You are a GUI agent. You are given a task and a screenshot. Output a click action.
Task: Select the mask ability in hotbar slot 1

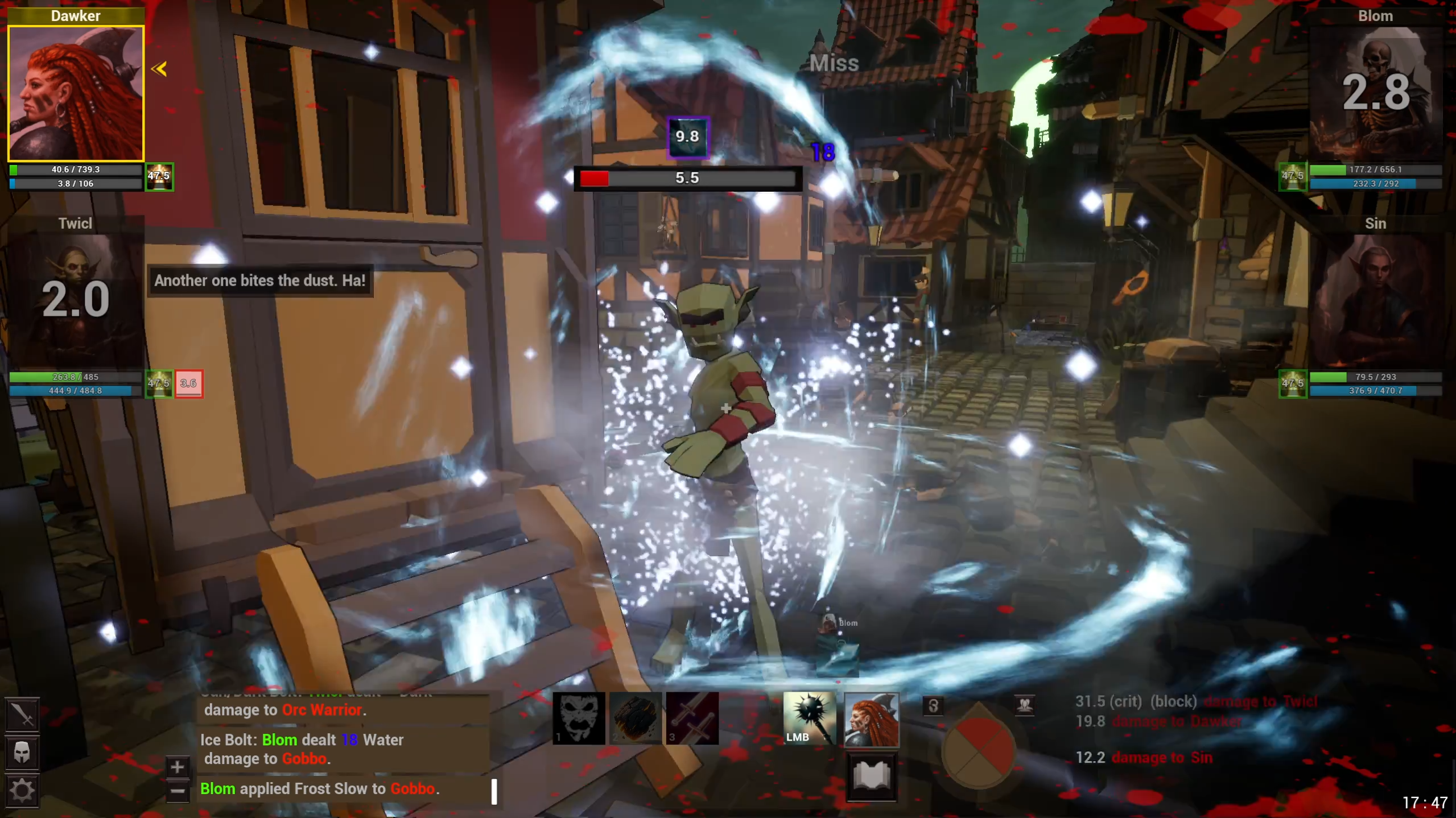click(x=579, y=718)
